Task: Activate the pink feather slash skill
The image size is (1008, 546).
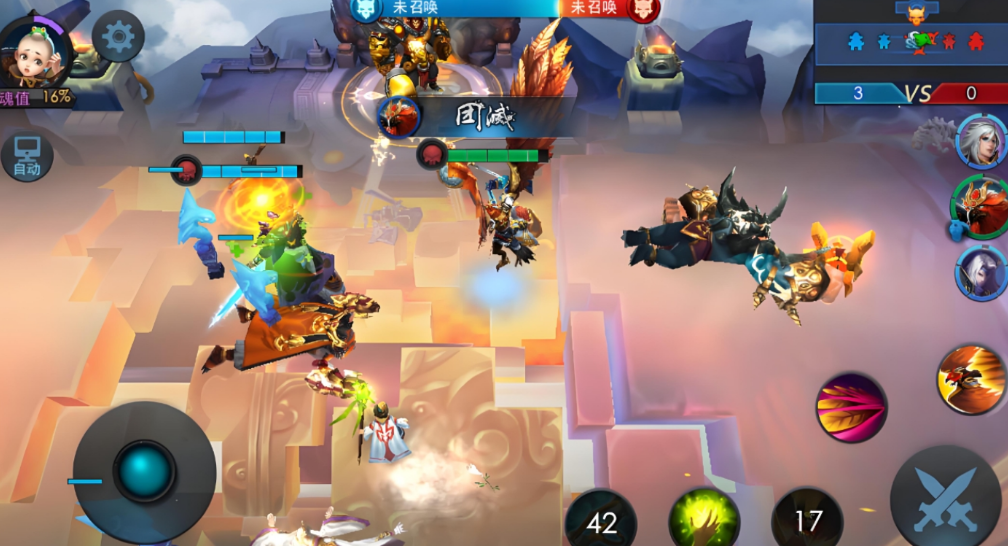Action: pyautogui.click(x=851, y=407)
